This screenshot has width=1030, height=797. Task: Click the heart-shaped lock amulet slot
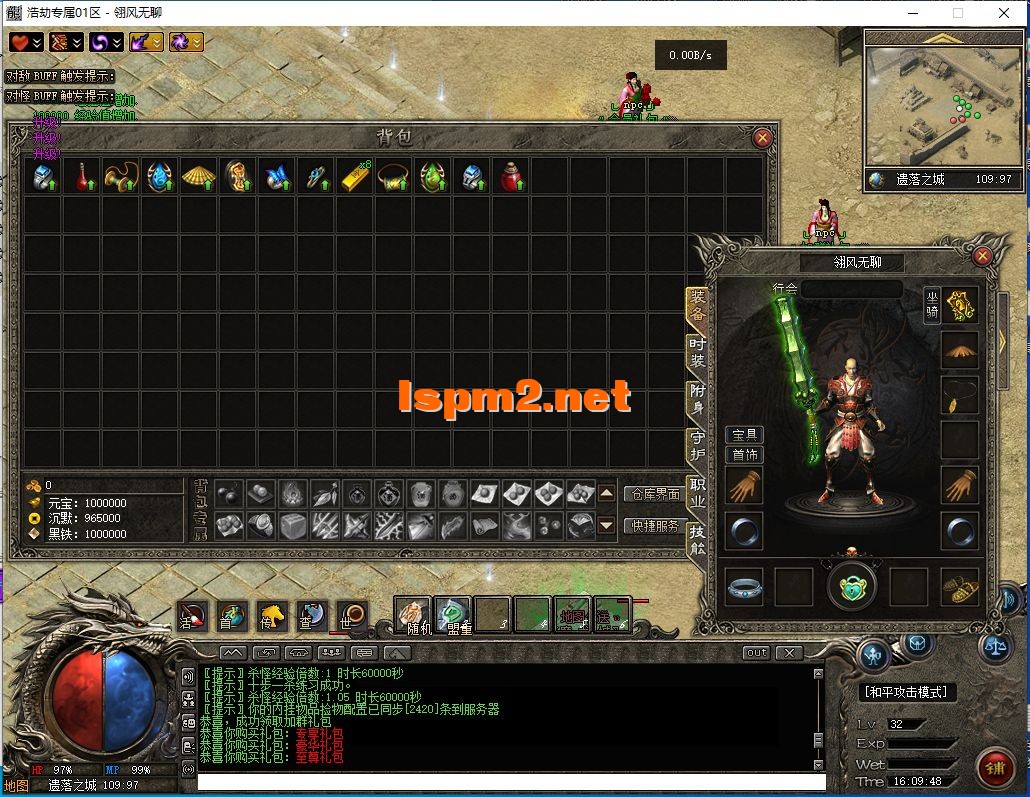(x=852, y=587)
